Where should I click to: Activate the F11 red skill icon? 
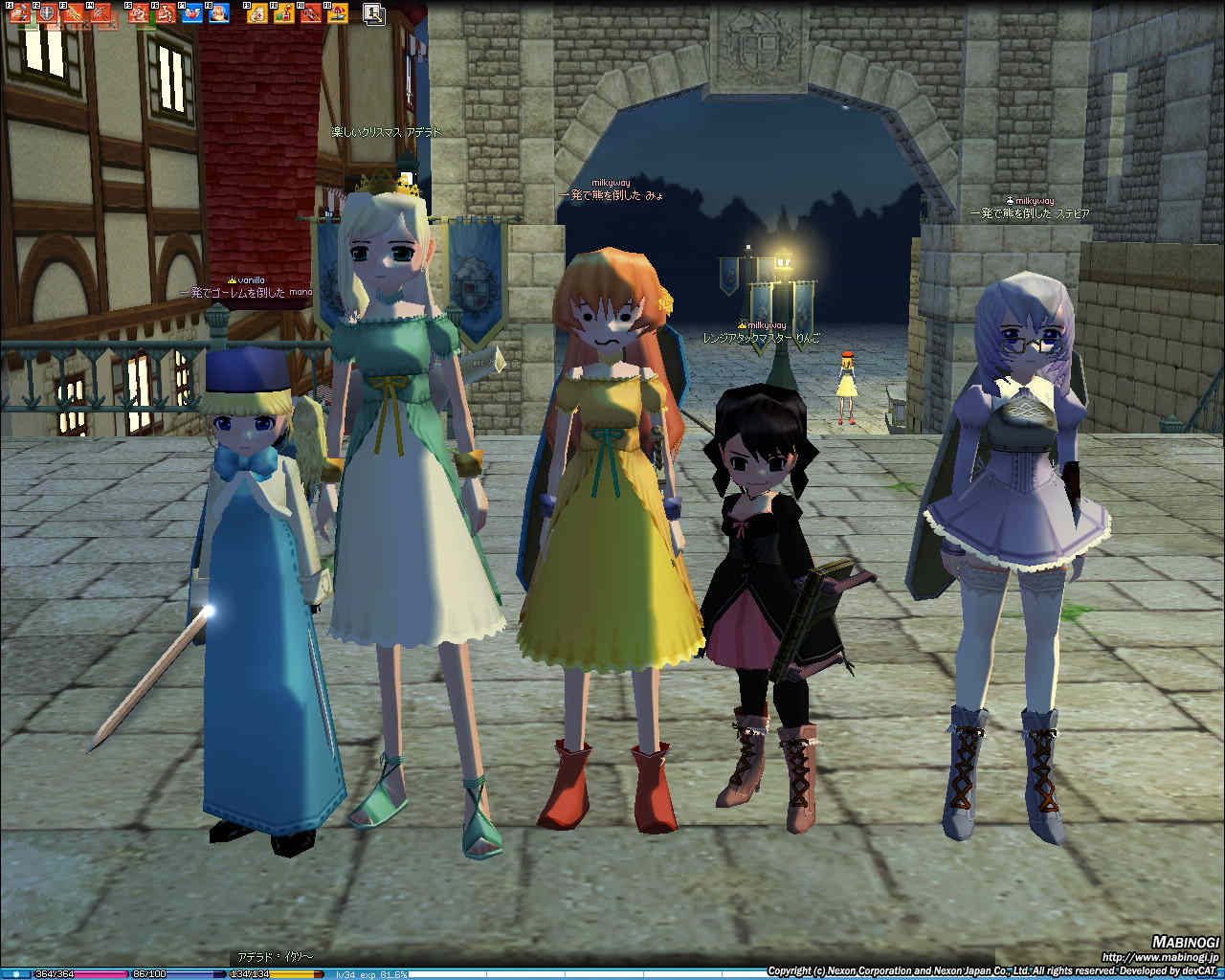(x=310, y=13)
